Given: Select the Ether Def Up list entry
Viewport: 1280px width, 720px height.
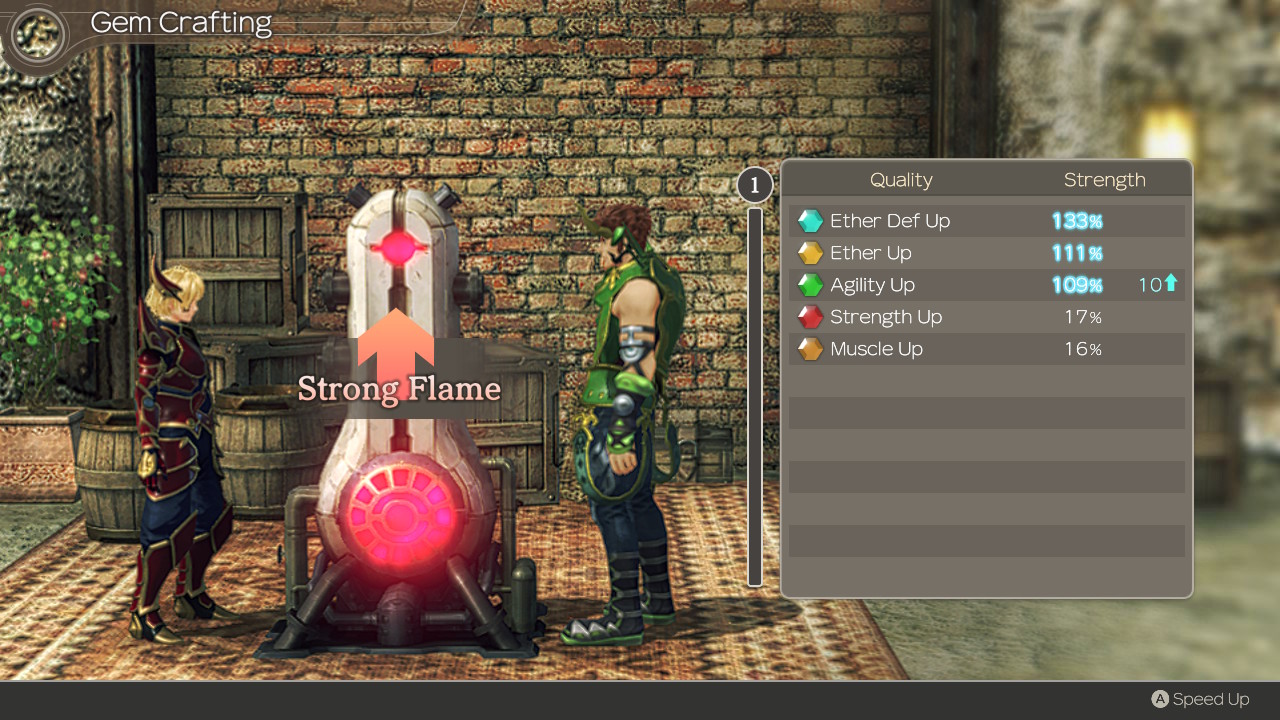Looking at the screenshot, I should 889,220.
